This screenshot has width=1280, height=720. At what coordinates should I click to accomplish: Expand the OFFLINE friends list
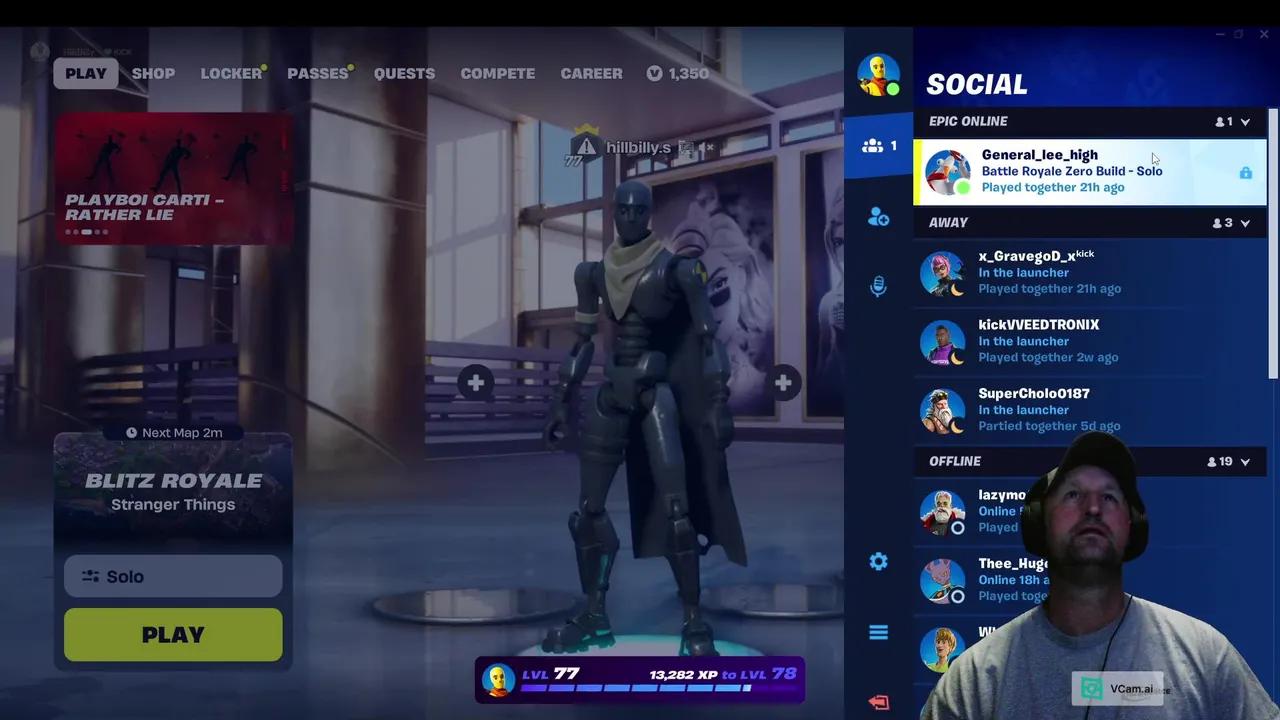(x=1246, y=461)
